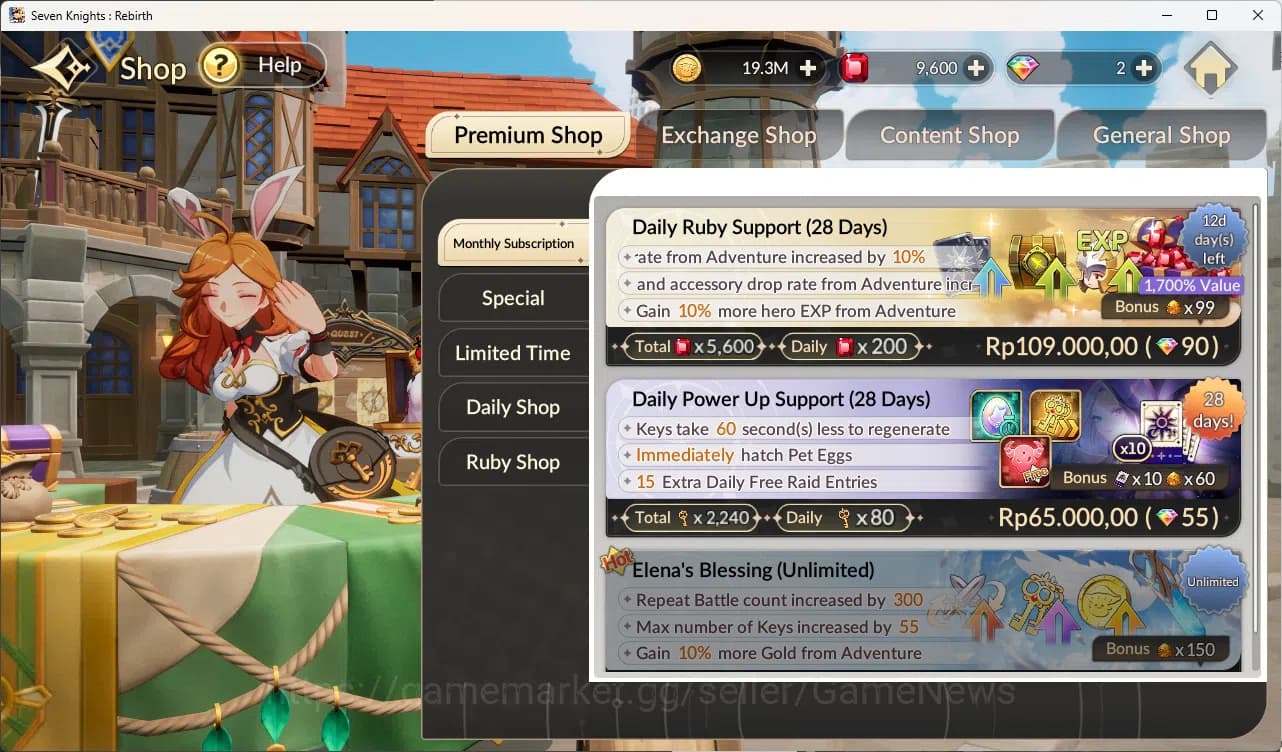Switch to the Exchange Shop tab

pos(738,134)
